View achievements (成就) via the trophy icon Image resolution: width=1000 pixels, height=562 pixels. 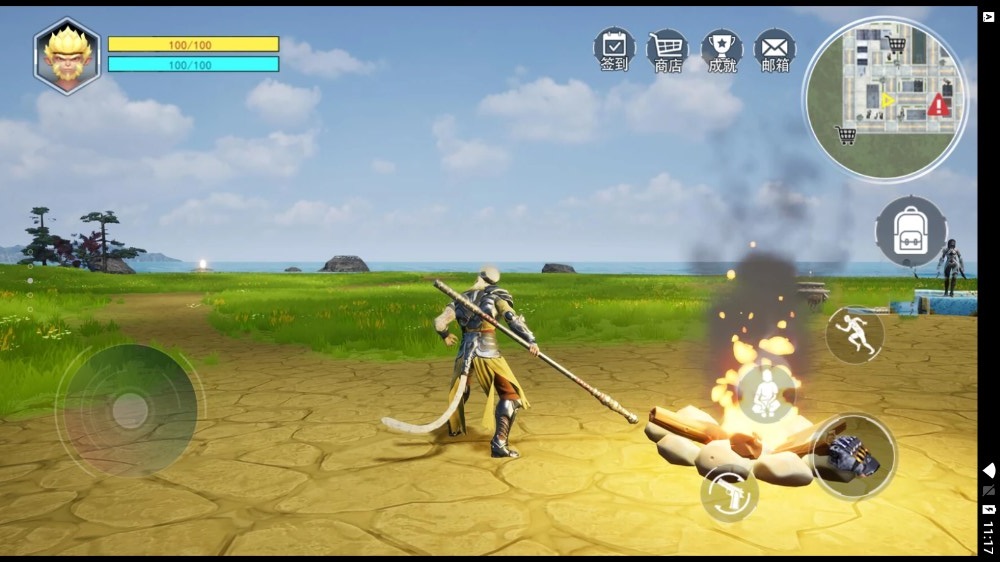coord(721,49)
